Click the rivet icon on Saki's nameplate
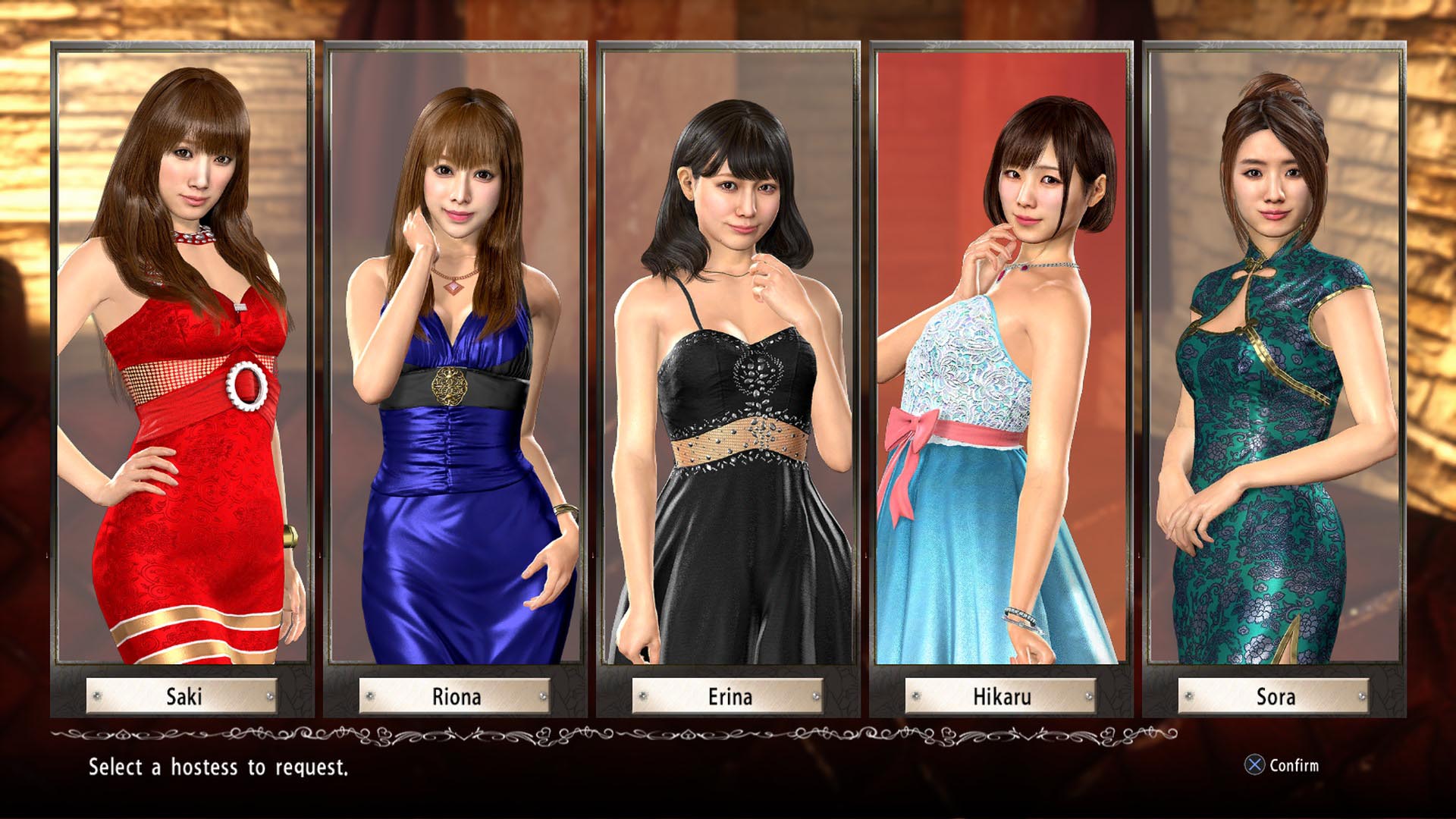 [x=96, y=695]
